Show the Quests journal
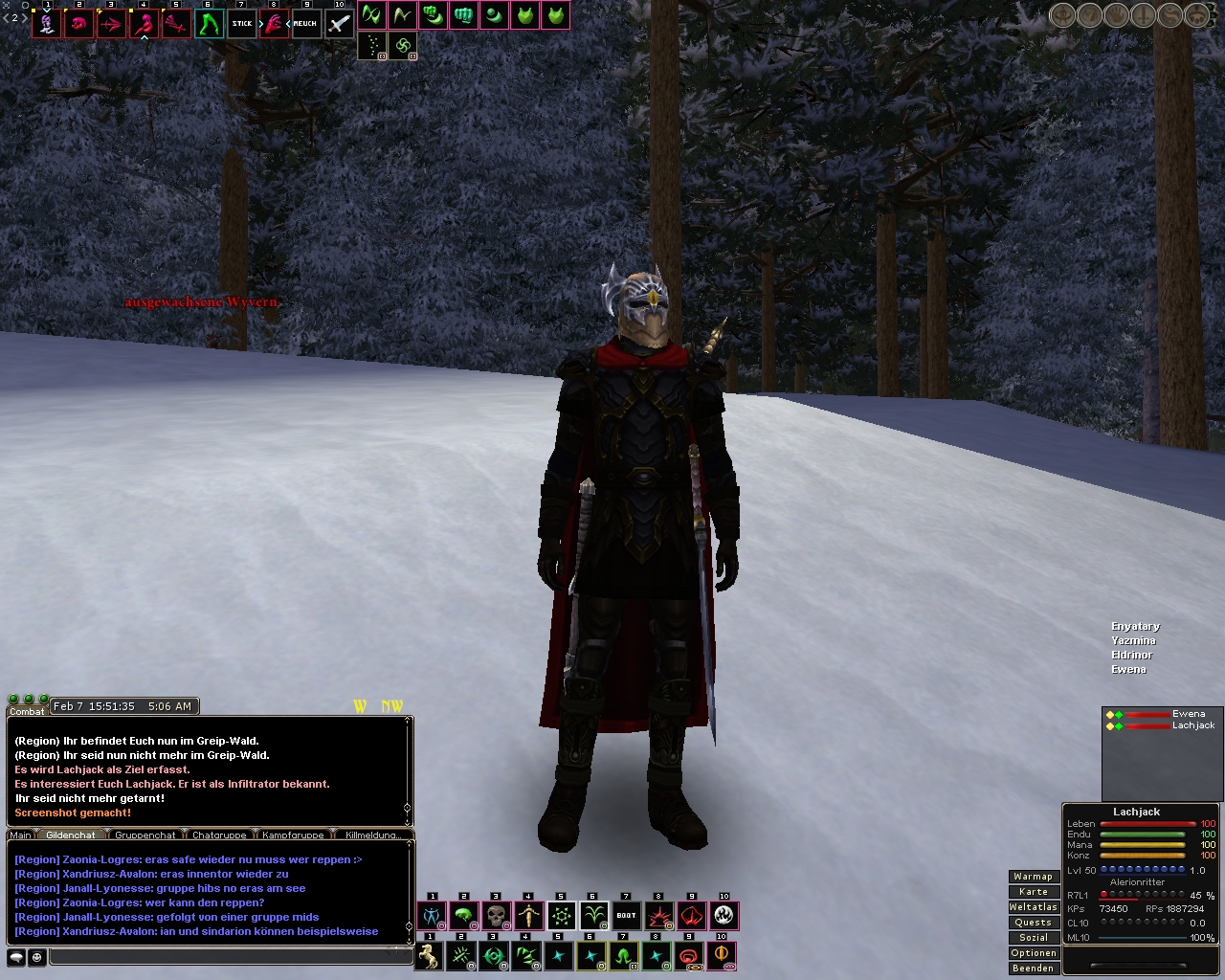The image size is (1225, 980). (1033, 923)
